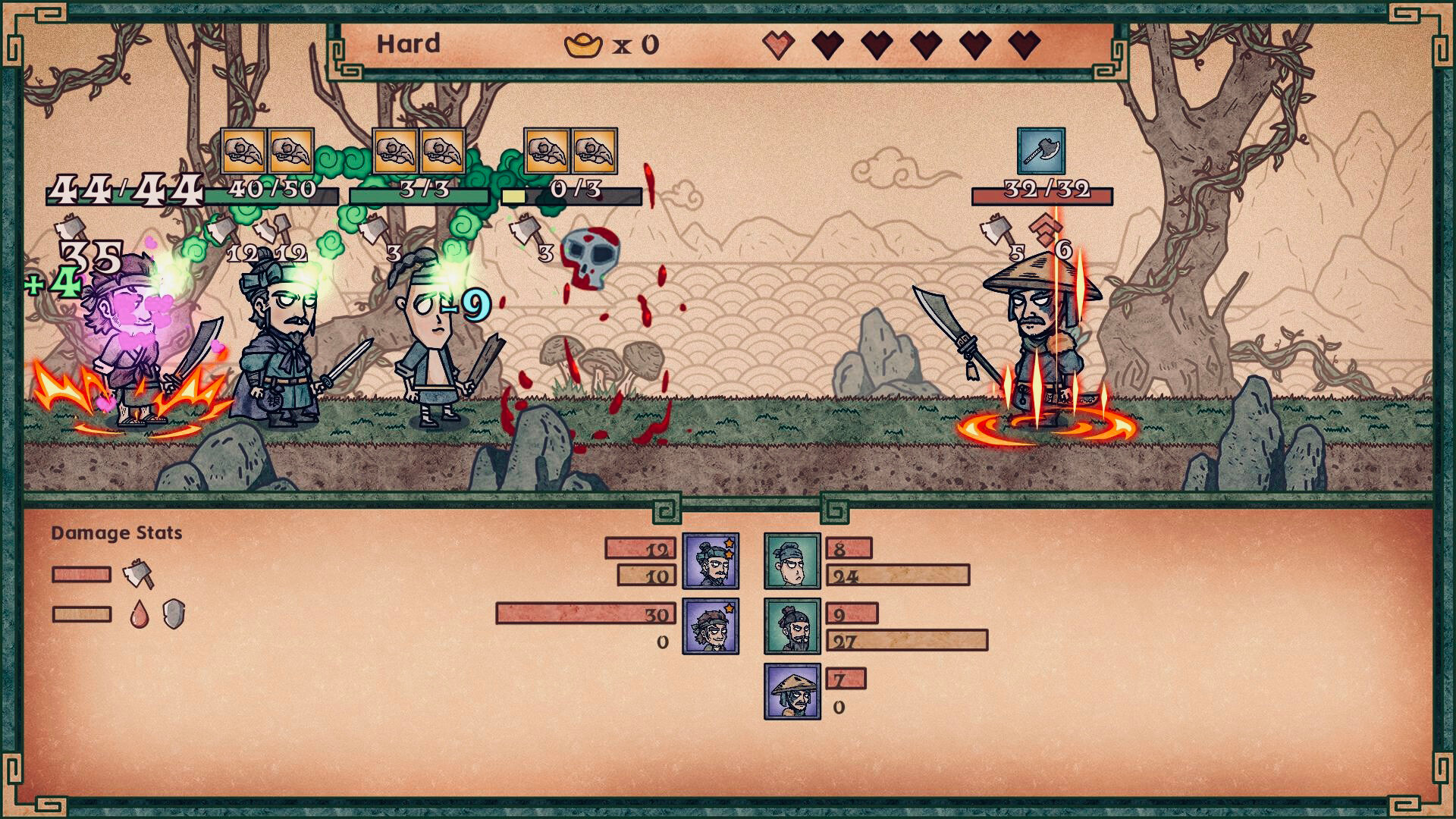Choose the pale topknot man portrait

click(x=792, y=561)
